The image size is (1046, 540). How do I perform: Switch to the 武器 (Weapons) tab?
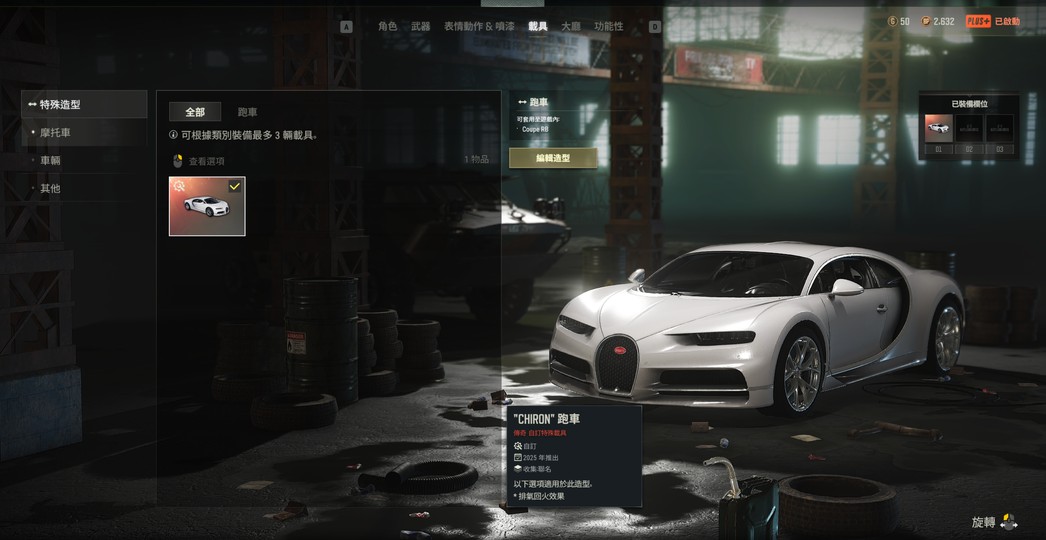pyautogui.click(x=420, y=26)
